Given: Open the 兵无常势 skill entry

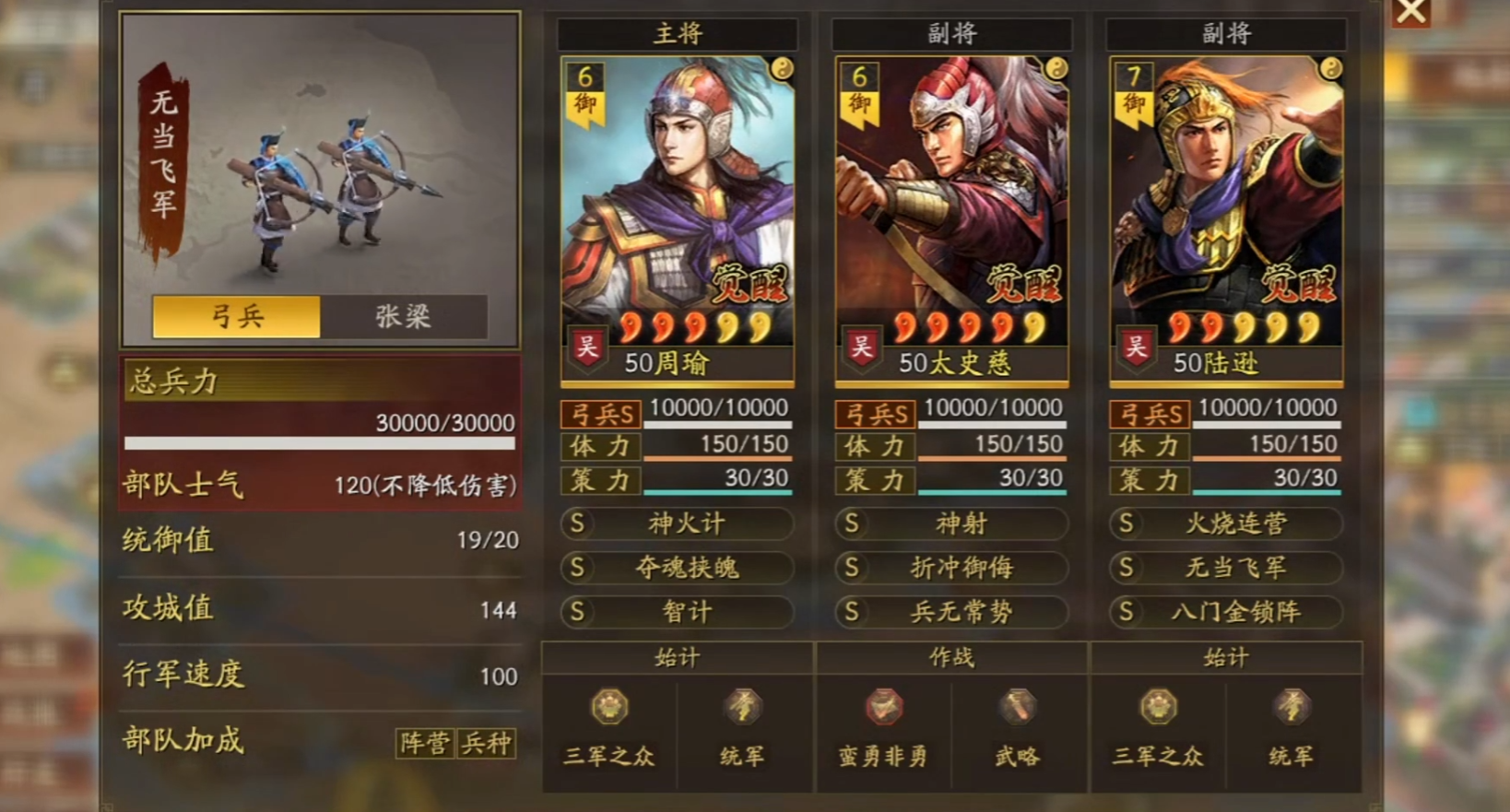Looking at the screenshot, I should click(951, 612).
